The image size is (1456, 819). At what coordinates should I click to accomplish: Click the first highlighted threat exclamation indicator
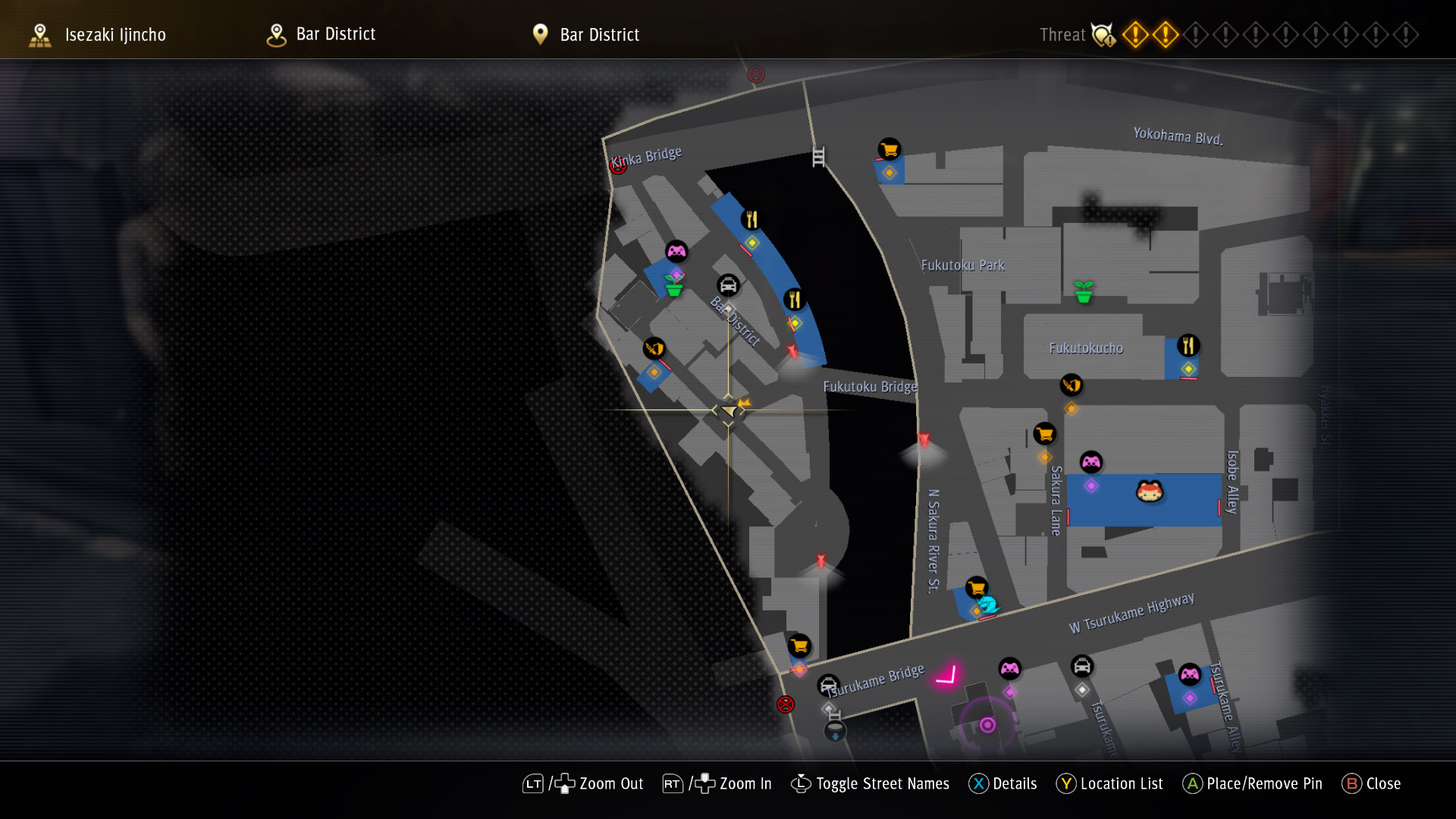[1134, 35]
